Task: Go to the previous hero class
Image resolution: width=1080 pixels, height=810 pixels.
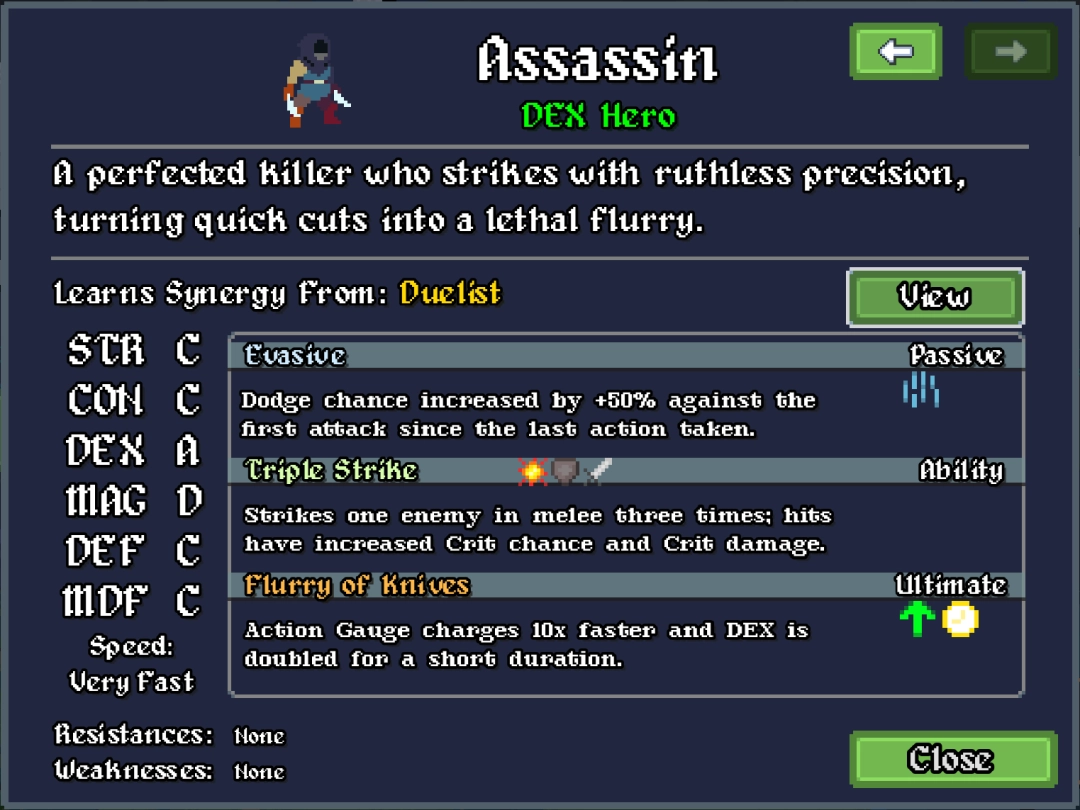Action: [x=895, y=52]
